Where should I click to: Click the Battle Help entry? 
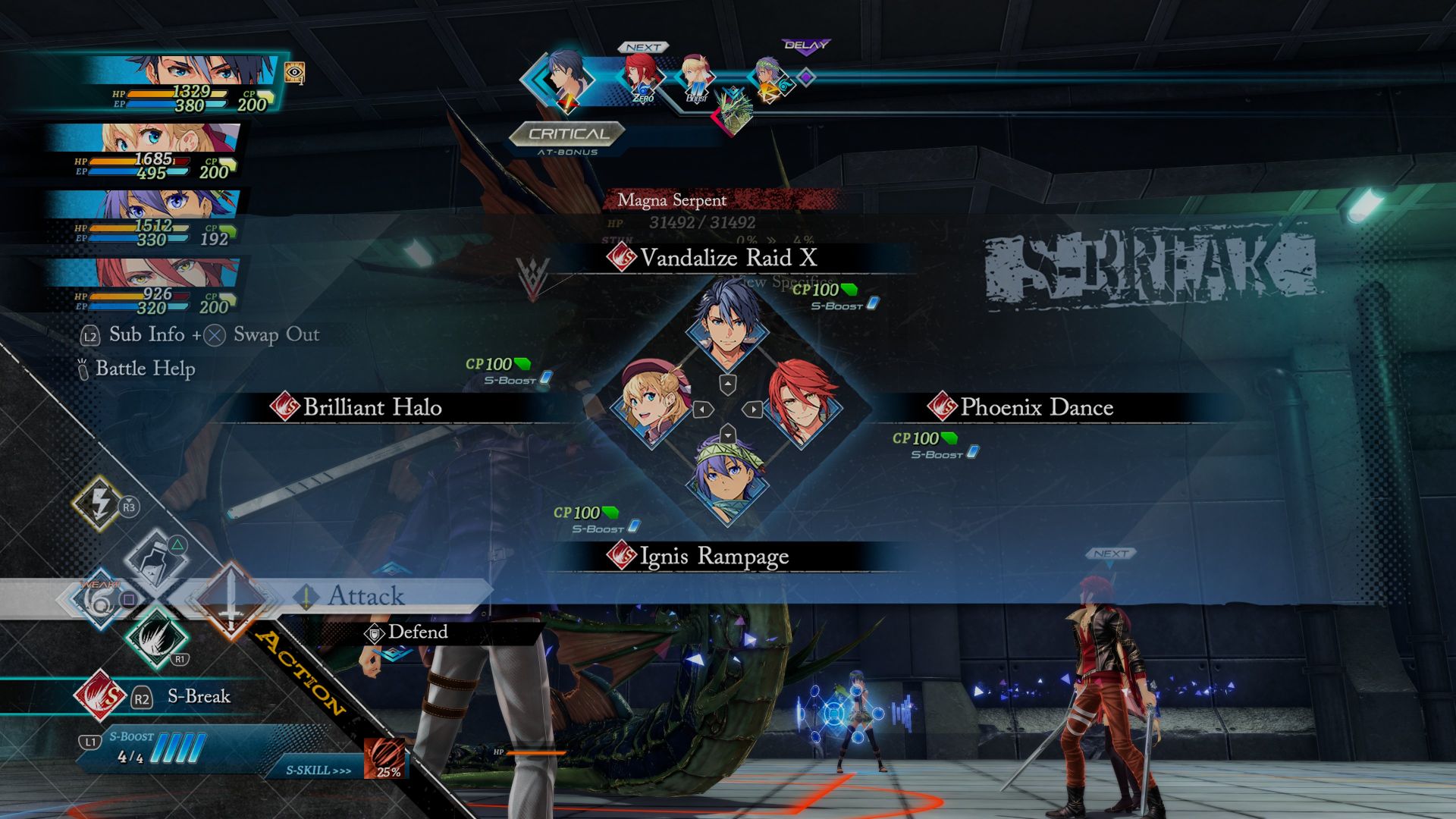[143, 369]
